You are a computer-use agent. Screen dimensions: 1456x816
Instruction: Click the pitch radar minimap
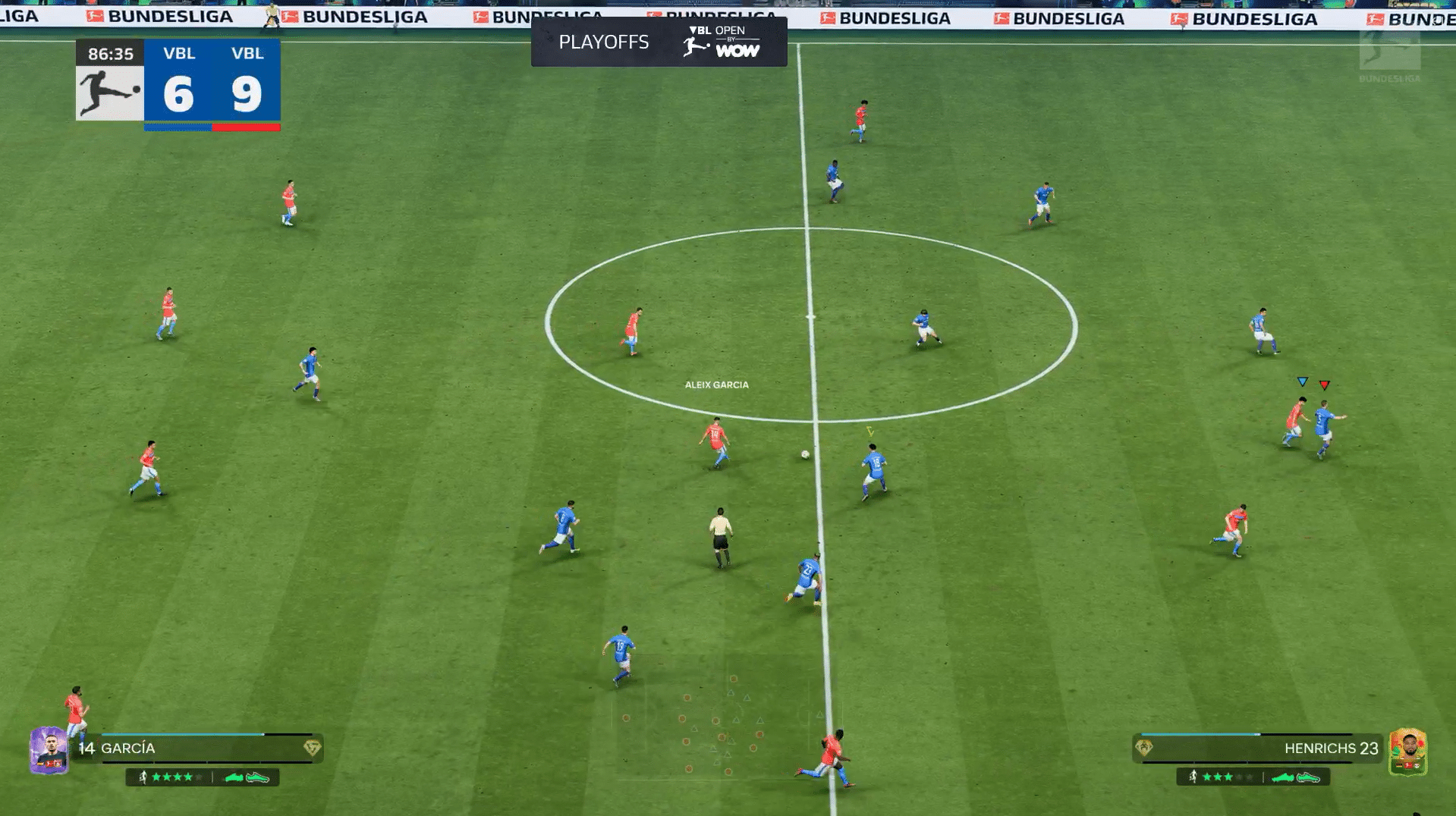click(725, 720)
